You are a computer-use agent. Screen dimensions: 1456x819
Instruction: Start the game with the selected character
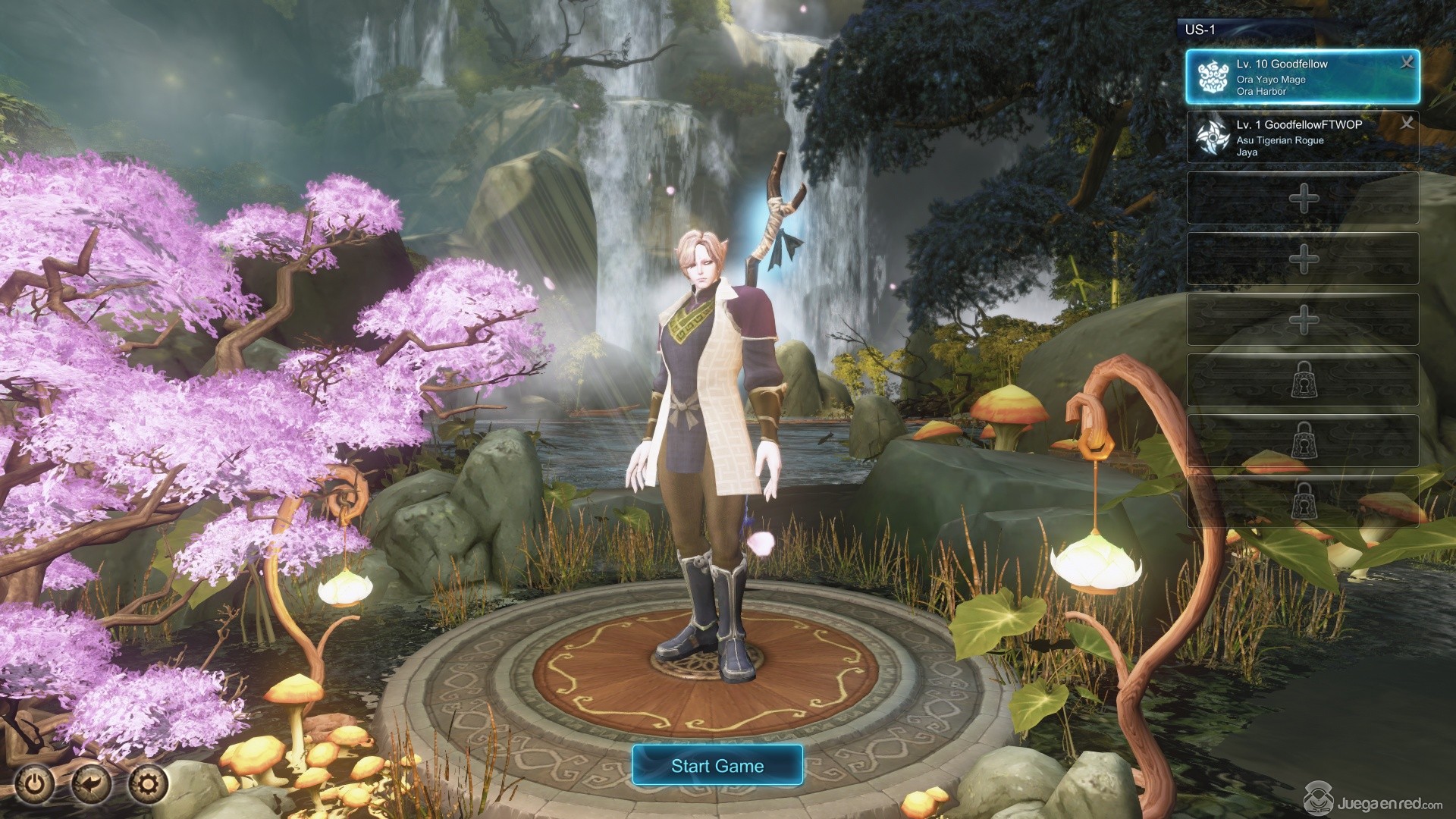tap(717, 765)
